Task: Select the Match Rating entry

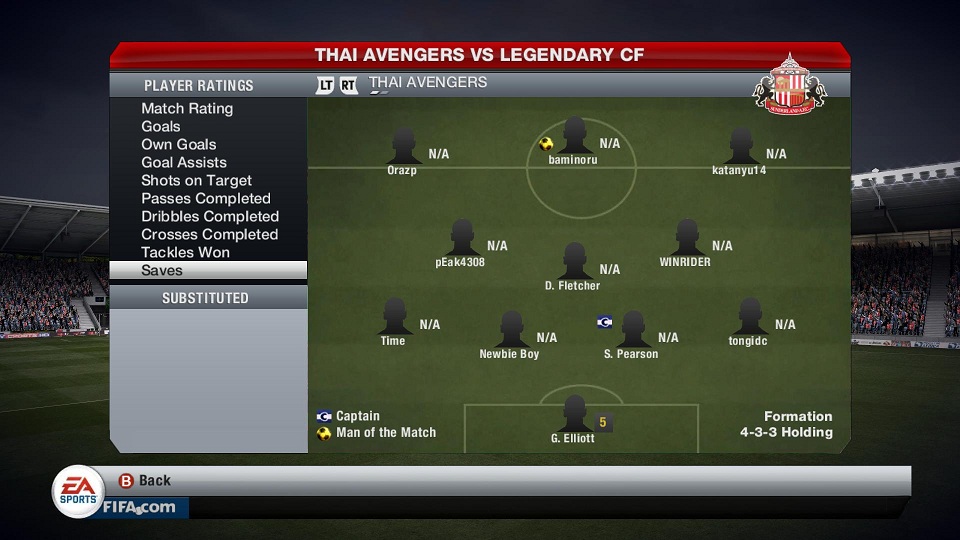Action: click(187, 108)
